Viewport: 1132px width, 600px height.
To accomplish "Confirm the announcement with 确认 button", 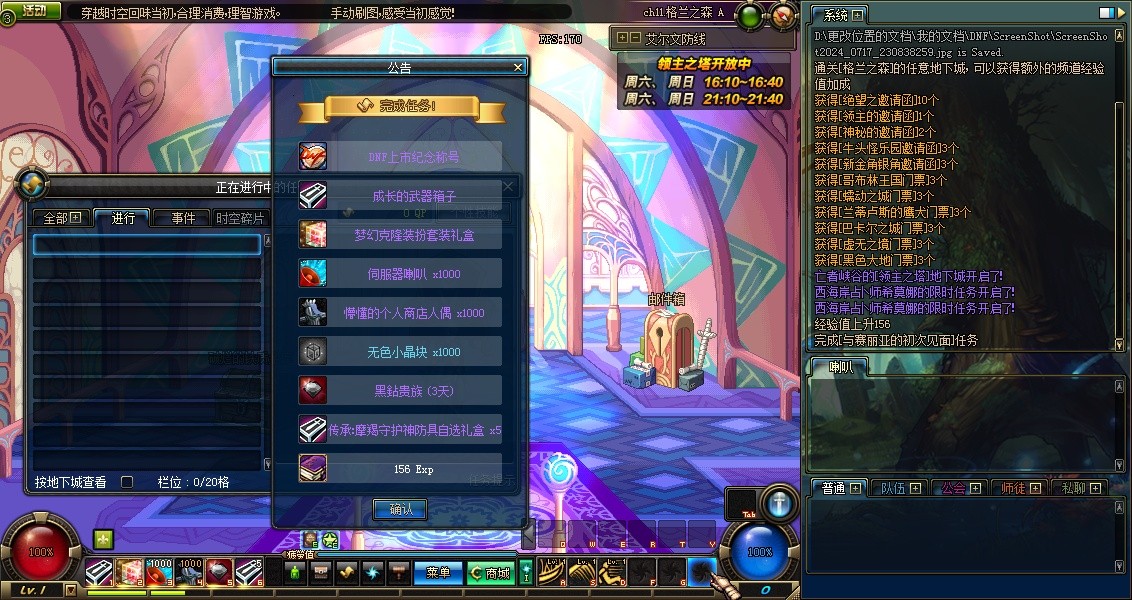I will (x=399, y=509).
